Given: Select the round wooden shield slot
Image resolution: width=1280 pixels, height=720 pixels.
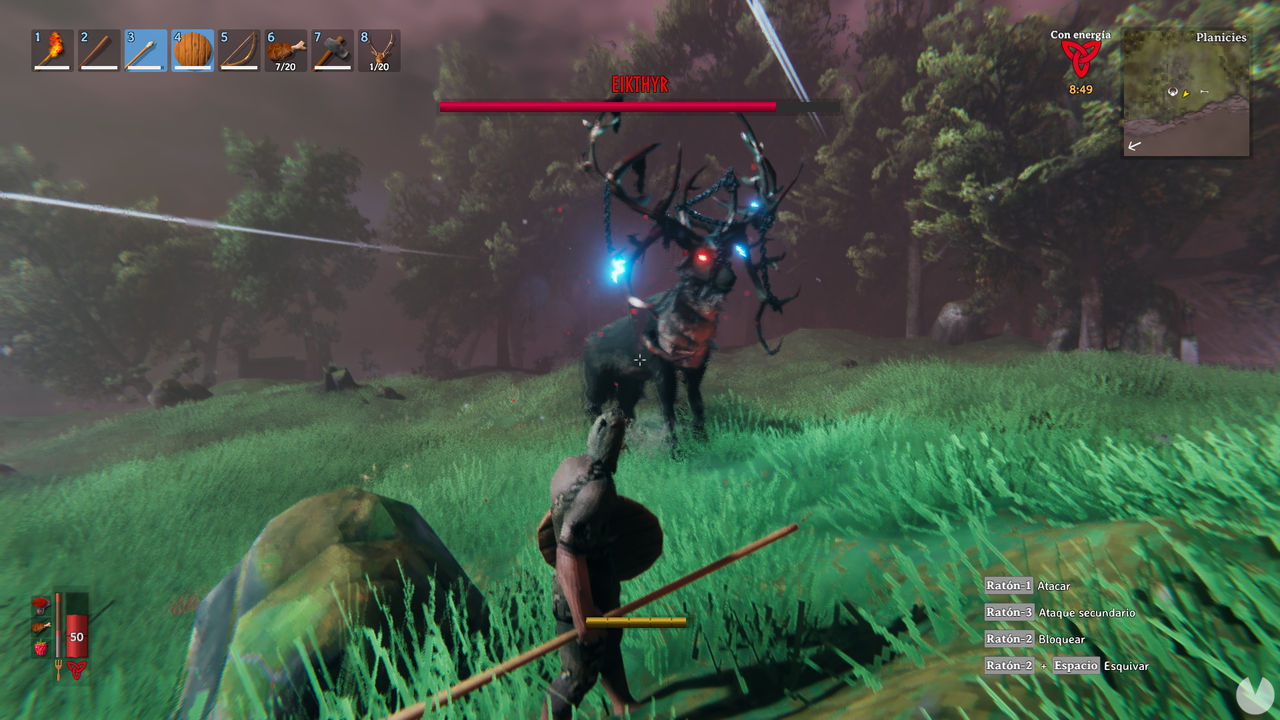Looking at the screenshot, I should click(192, 50).
